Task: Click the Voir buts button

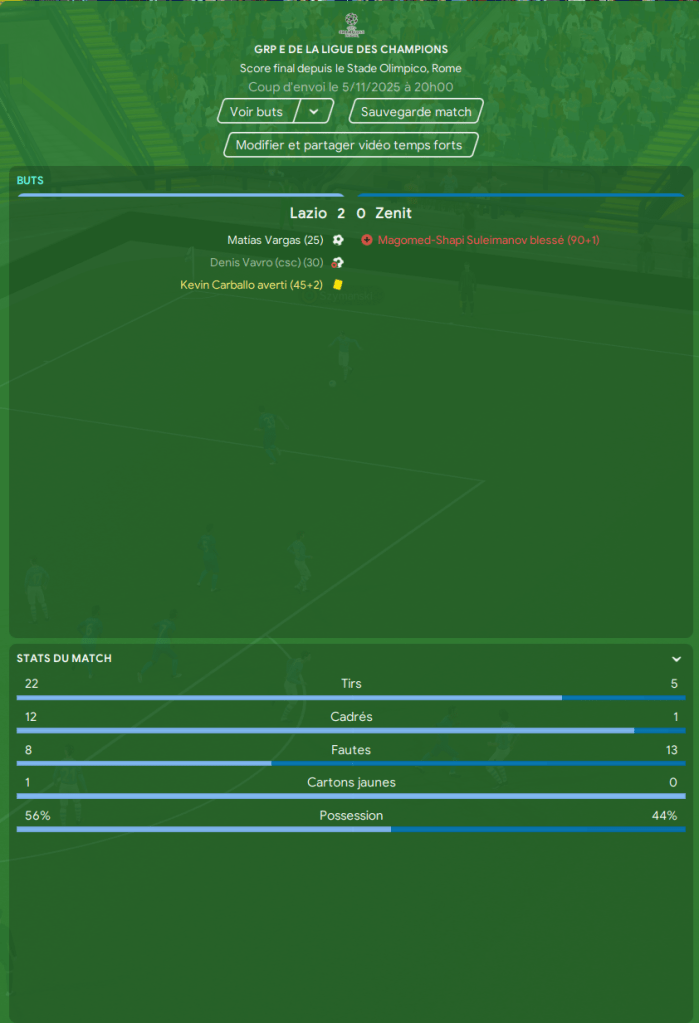Action: [x=256, y=112]
